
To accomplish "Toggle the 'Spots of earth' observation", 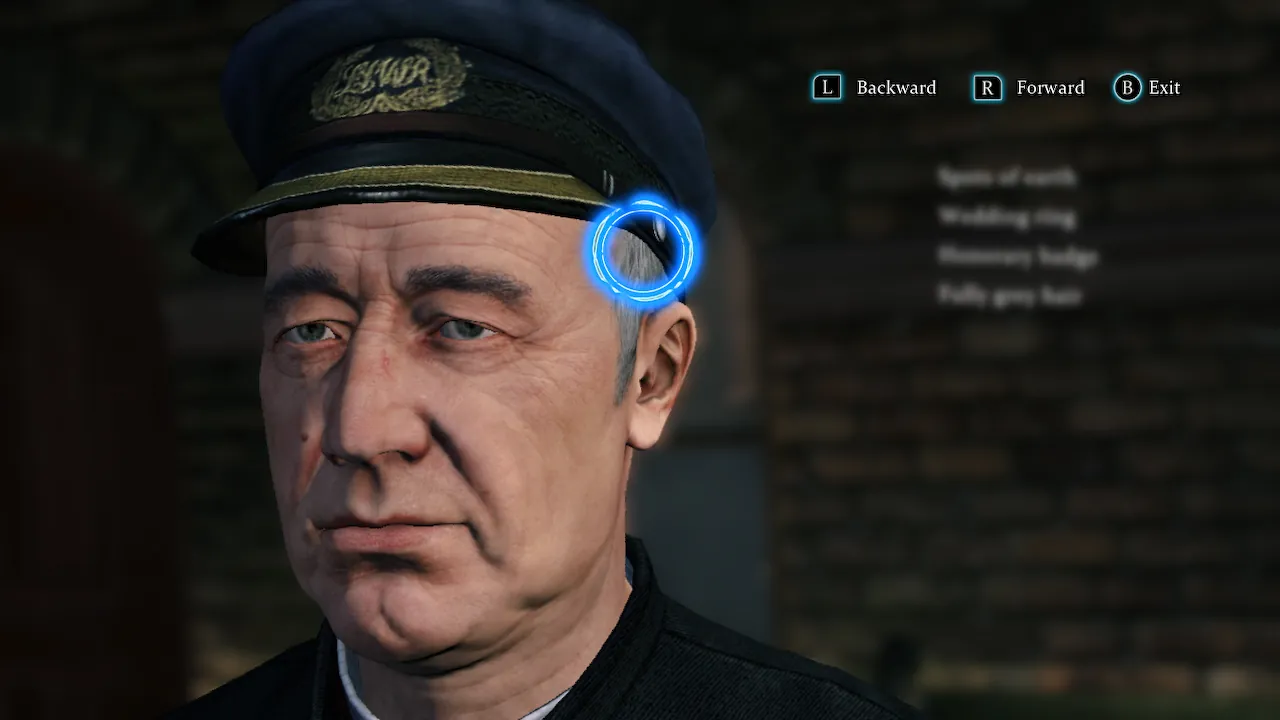I will (x=1006, y=178).
